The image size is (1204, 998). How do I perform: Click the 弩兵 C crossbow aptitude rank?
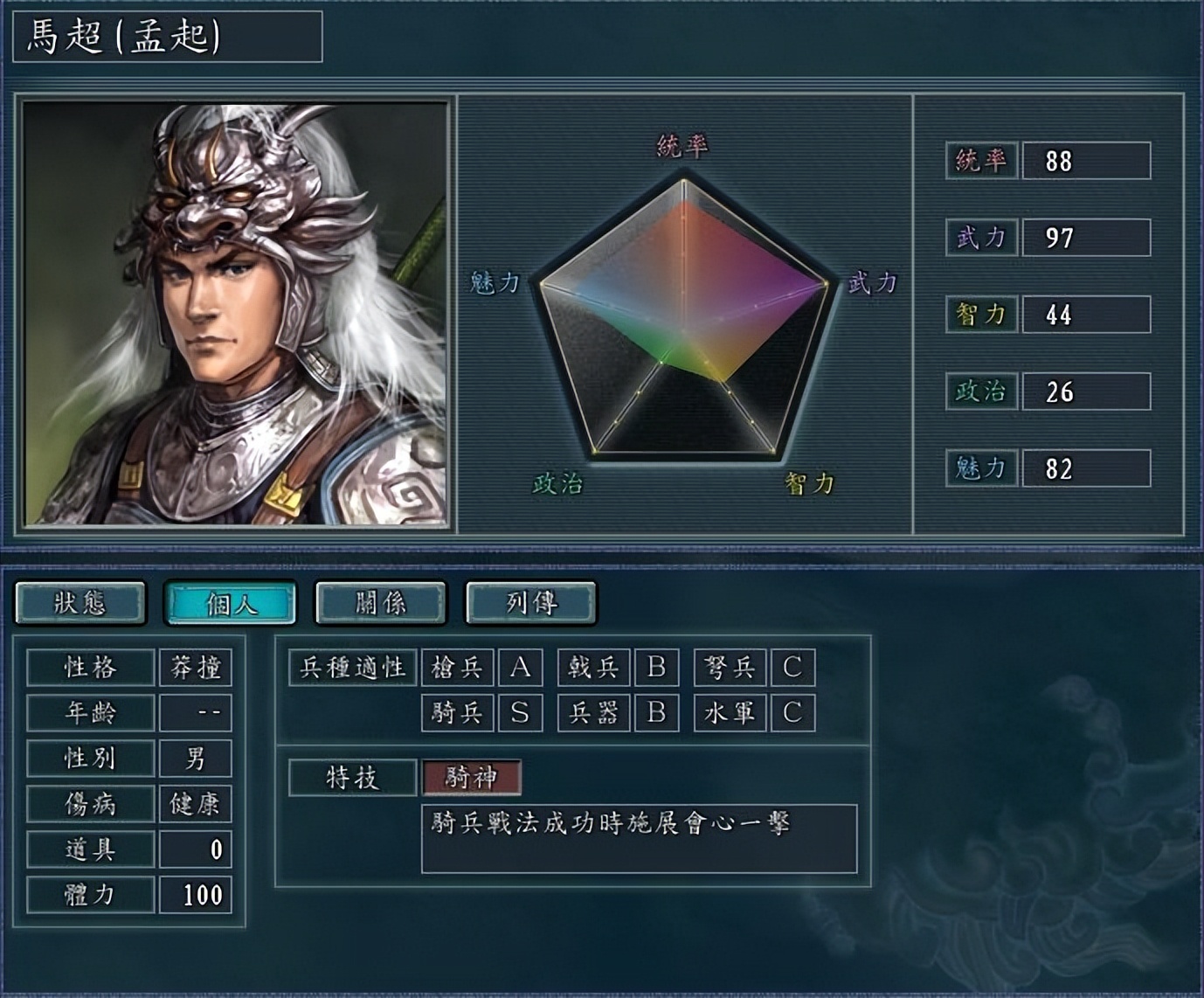click(790, 667)
